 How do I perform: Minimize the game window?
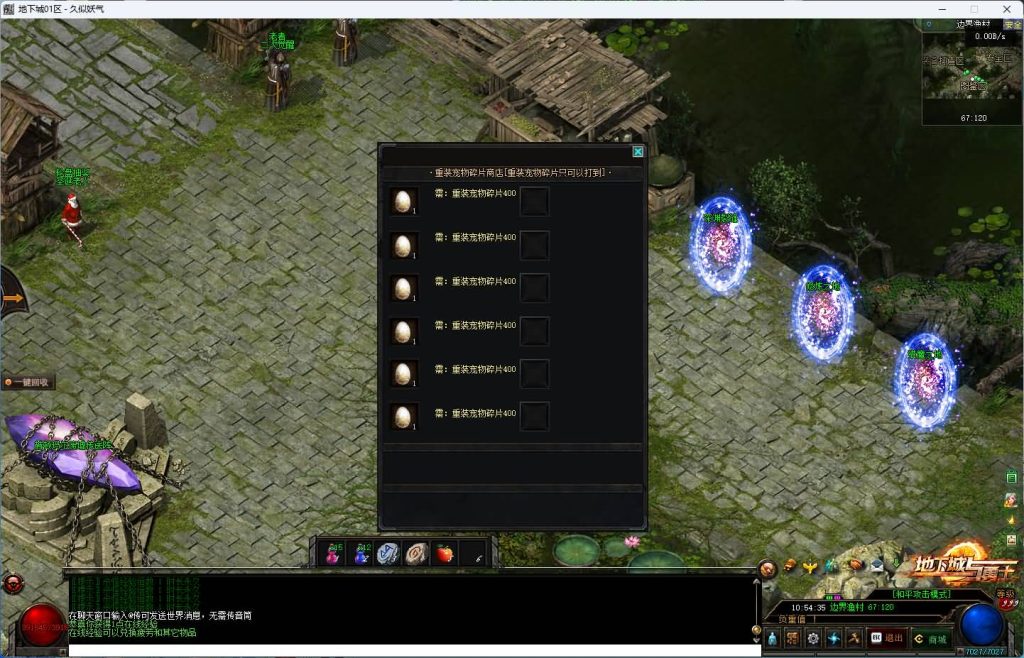coord(945,9)
